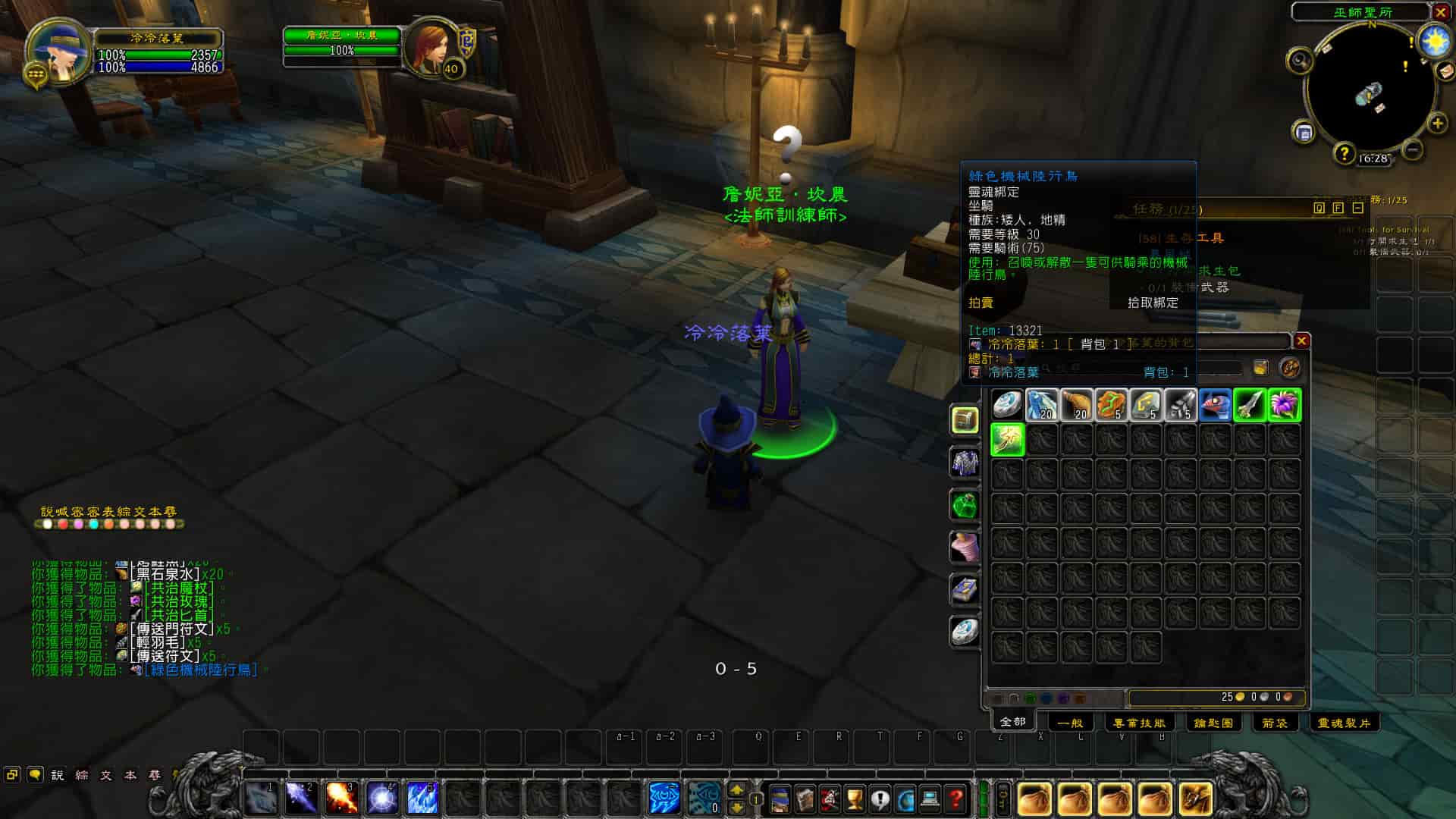1456x819 pixels.
Task: Open the character info micro button
Action: coord(780,799)
